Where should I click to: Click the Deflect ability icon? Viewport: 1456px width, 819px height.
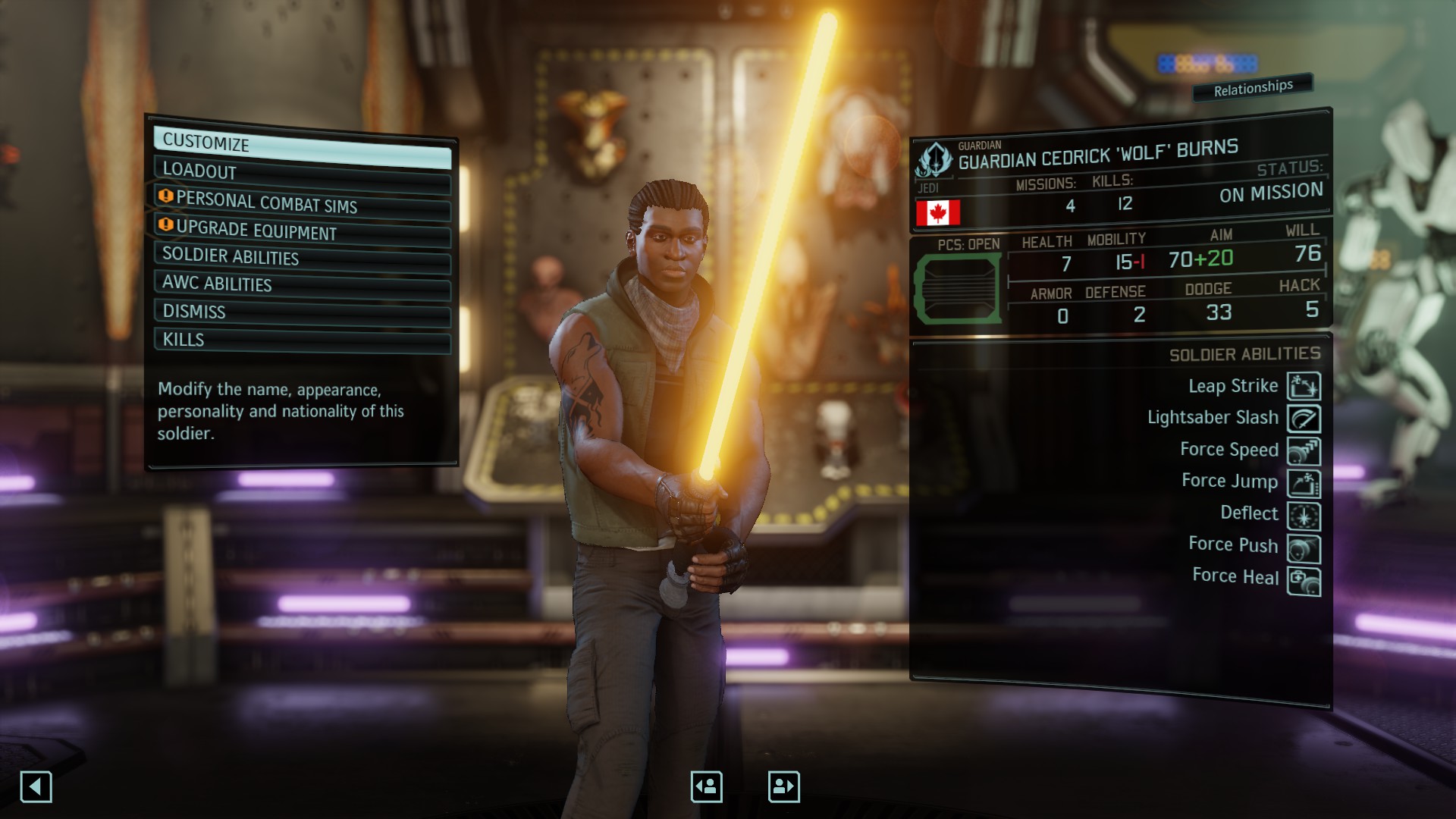(x=1304, y=516)
